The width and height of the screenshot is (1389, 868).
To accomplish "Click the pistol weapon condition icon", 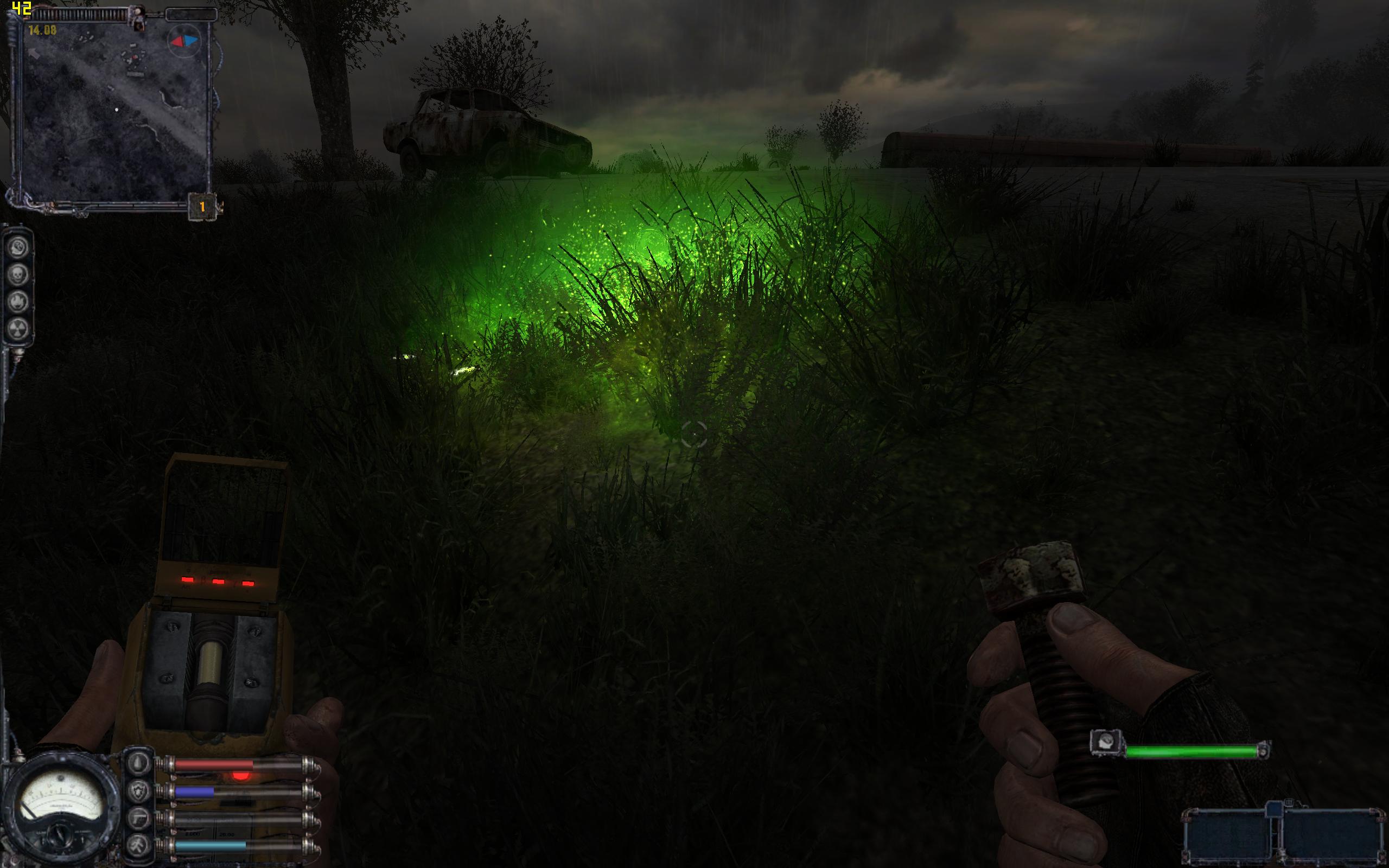I will tap(139, 819).
